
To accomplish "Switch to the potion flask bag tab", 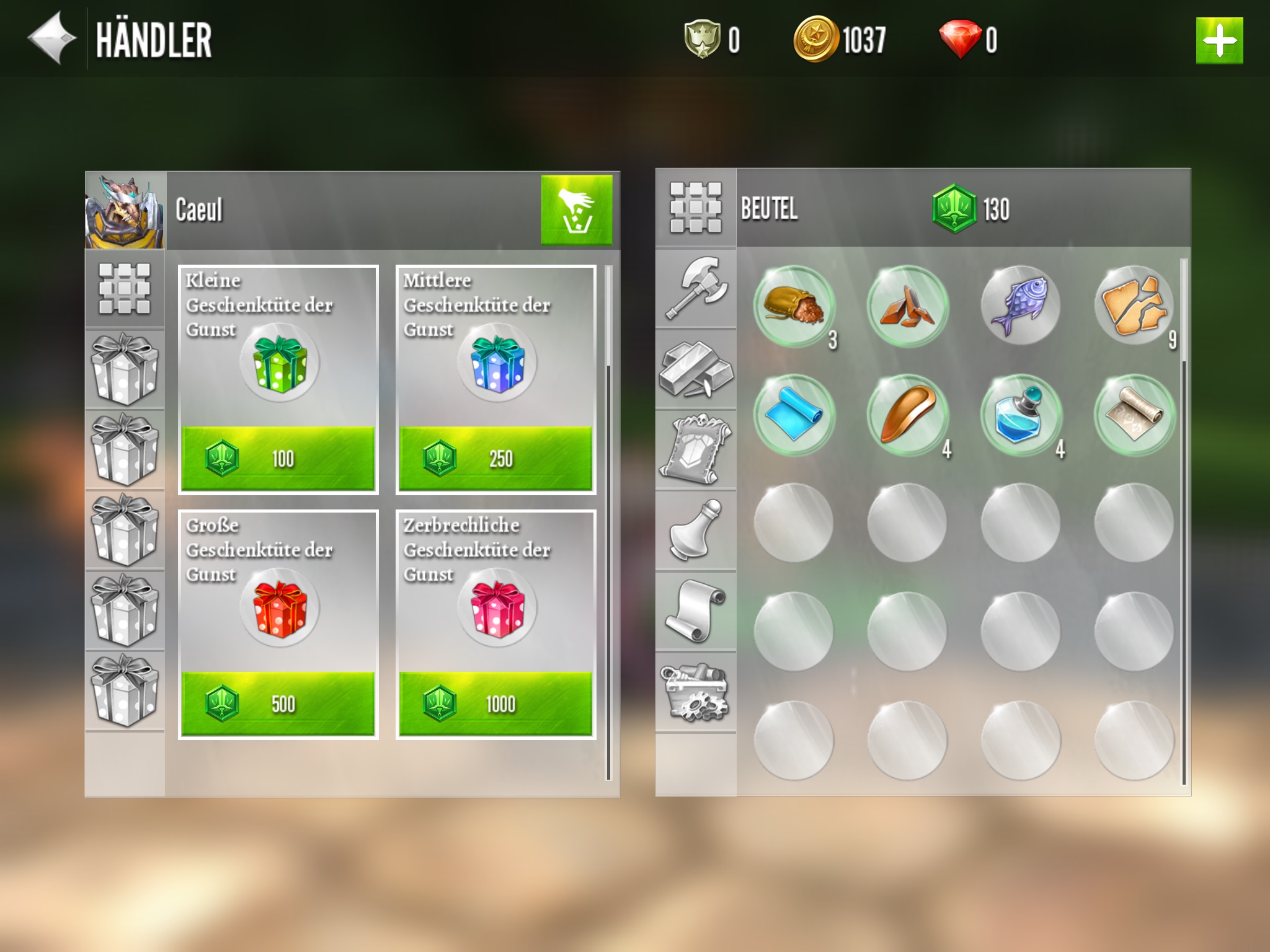I will pyautogui.click(x=696, y=531).
